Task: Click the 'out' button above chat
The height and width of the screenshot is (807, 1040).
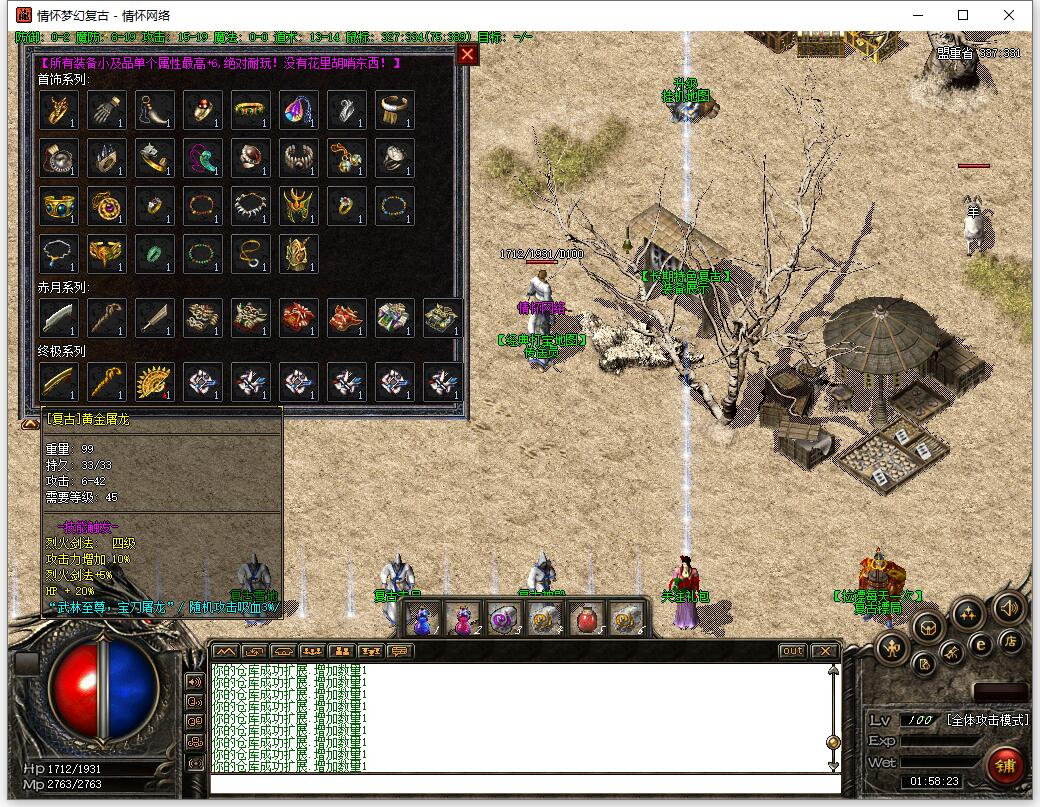Action: coord(792,651)
